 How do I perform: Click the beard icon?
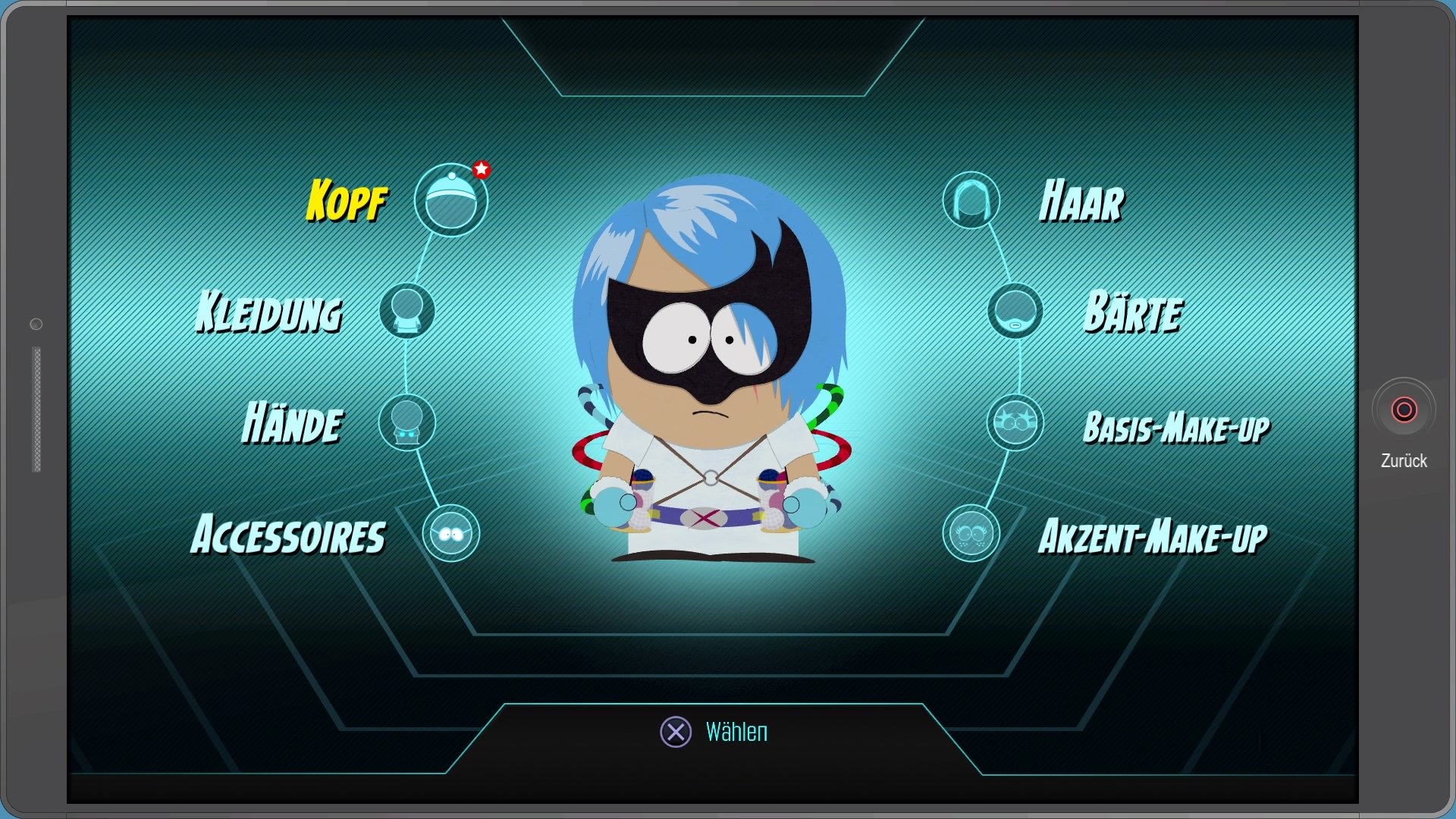coord(1015,311)
